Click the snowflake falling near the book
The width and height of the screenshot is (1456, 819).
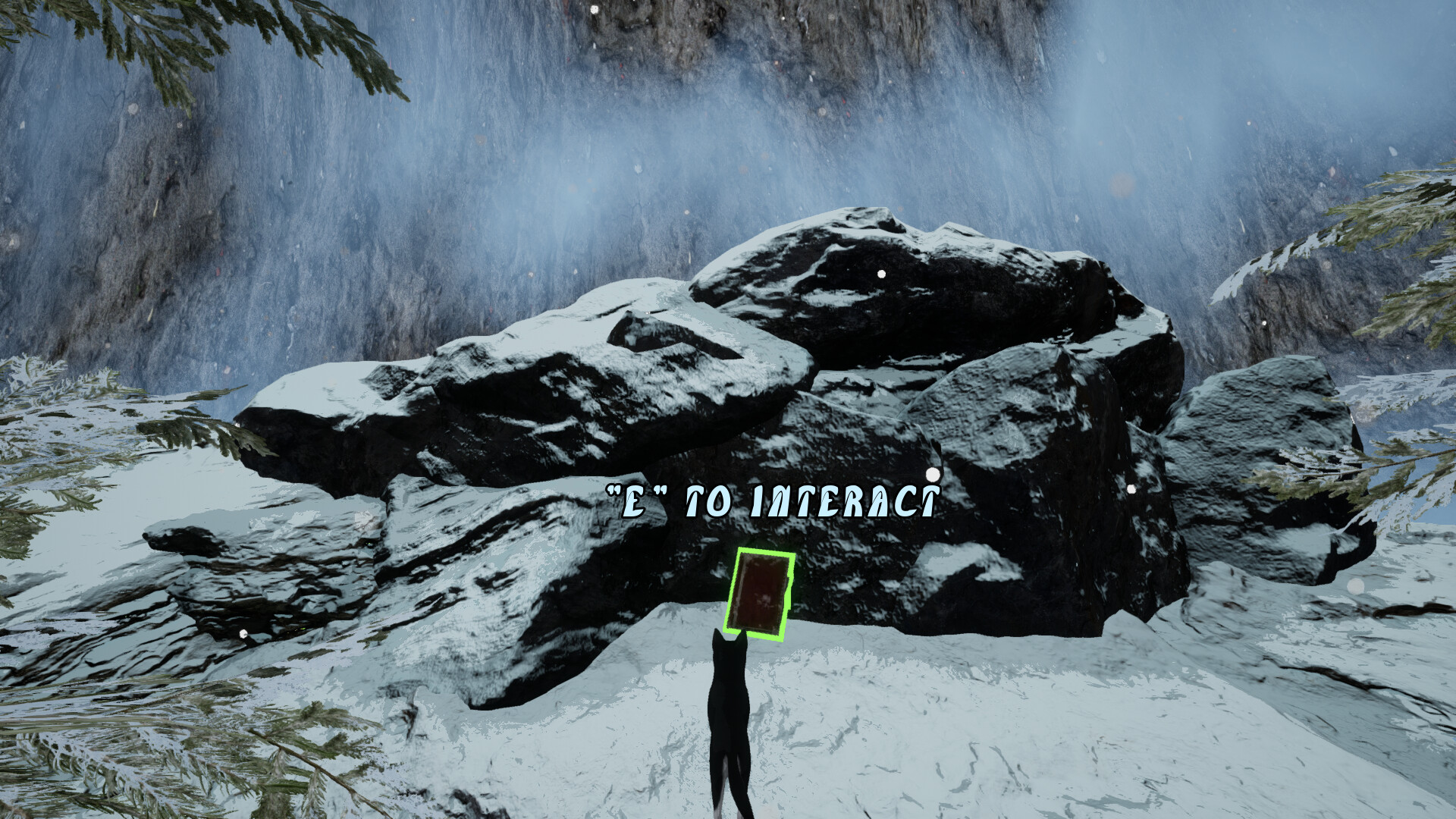click(931, 474)
